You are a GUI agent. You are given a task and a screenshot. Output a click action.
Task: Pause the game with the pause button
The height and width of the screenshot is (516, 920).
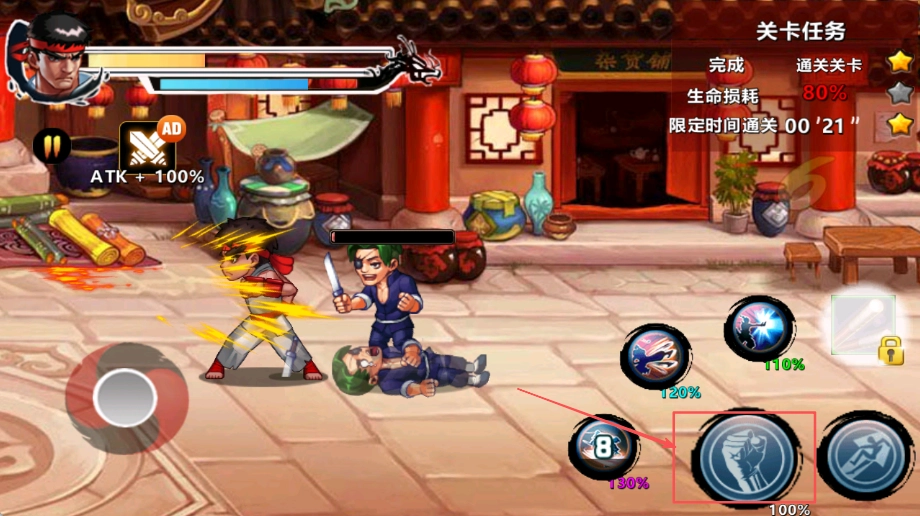point(51,146)
